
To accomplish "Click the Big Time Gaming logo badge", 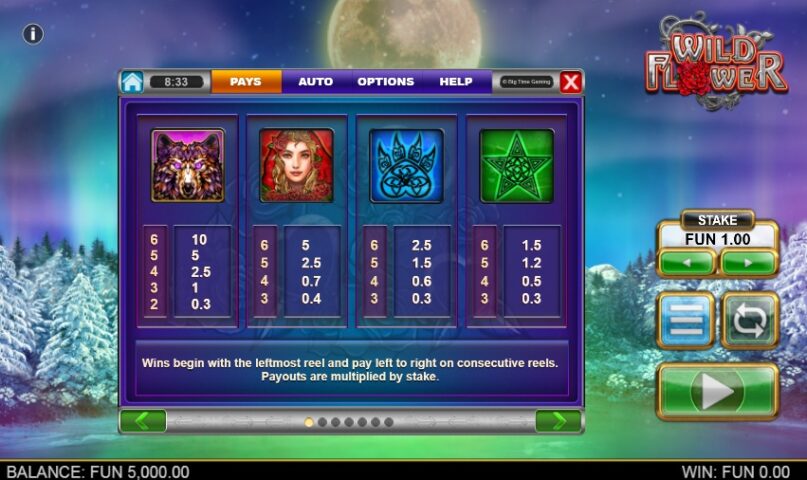I will point(524,82).
